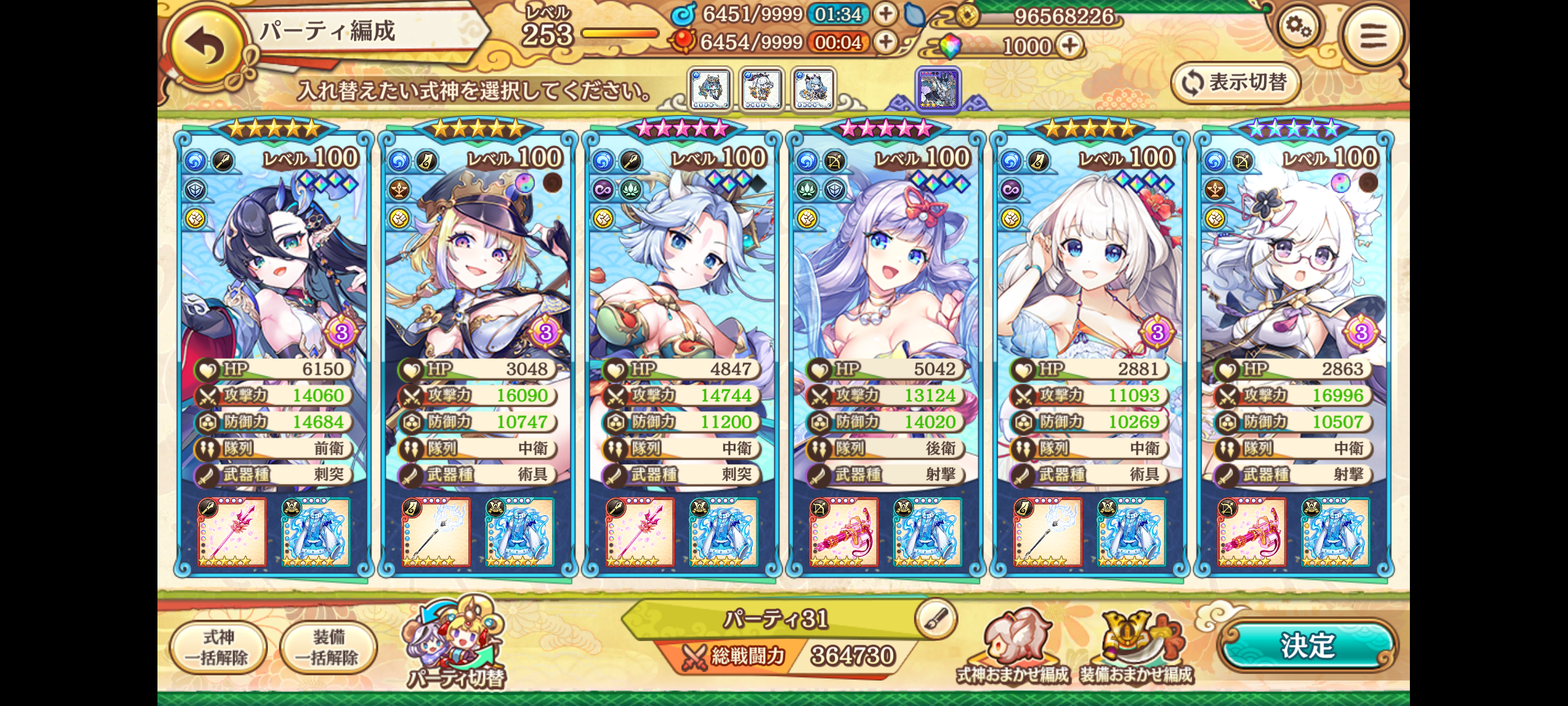Rename the party with the brush icon
The width and height of the screenshot is (1568, 706).
point(936,618)
